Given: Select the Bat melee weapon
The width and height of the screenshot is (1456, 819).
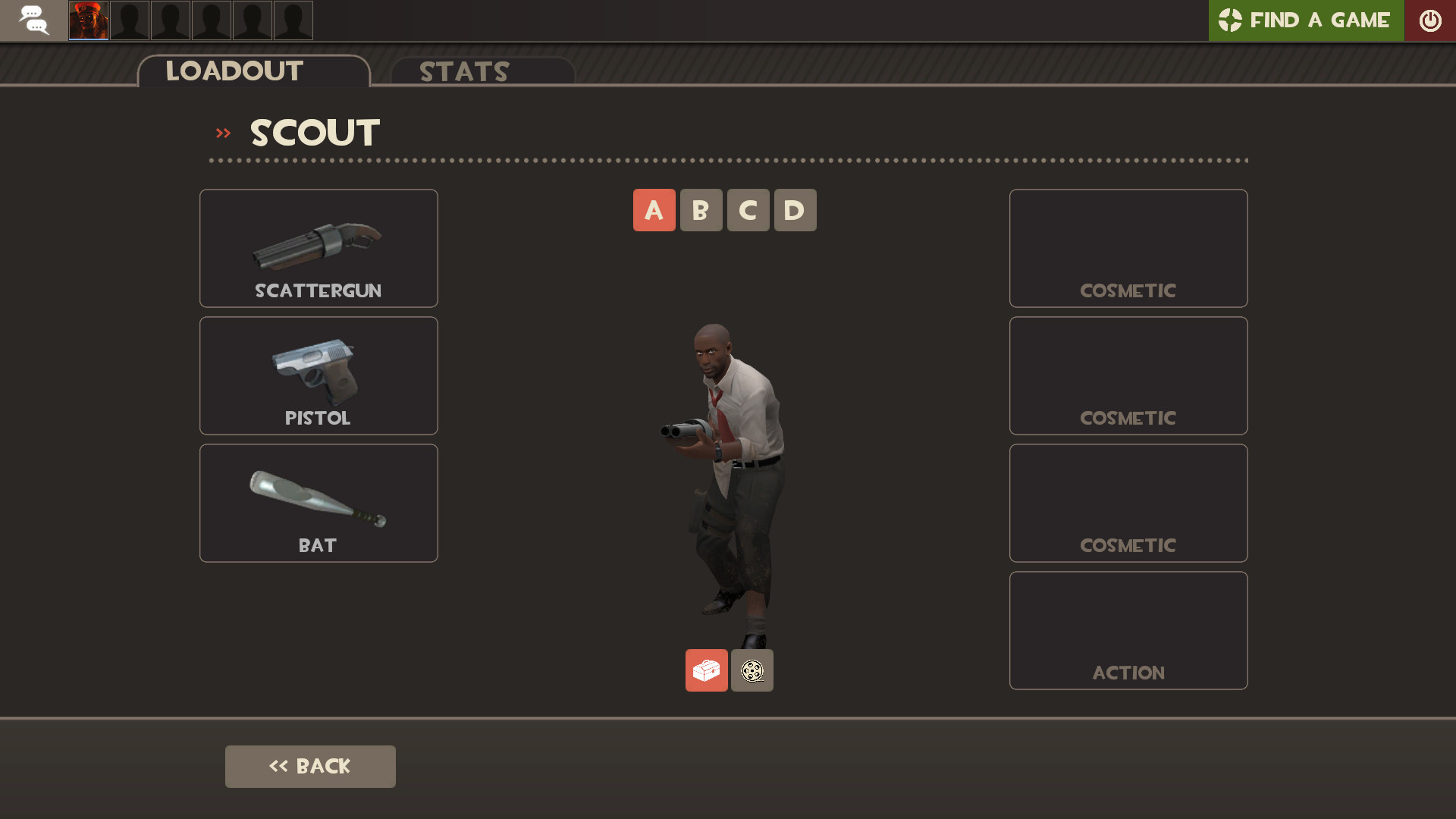Looking at the screenshot, I should coord(318,503).
